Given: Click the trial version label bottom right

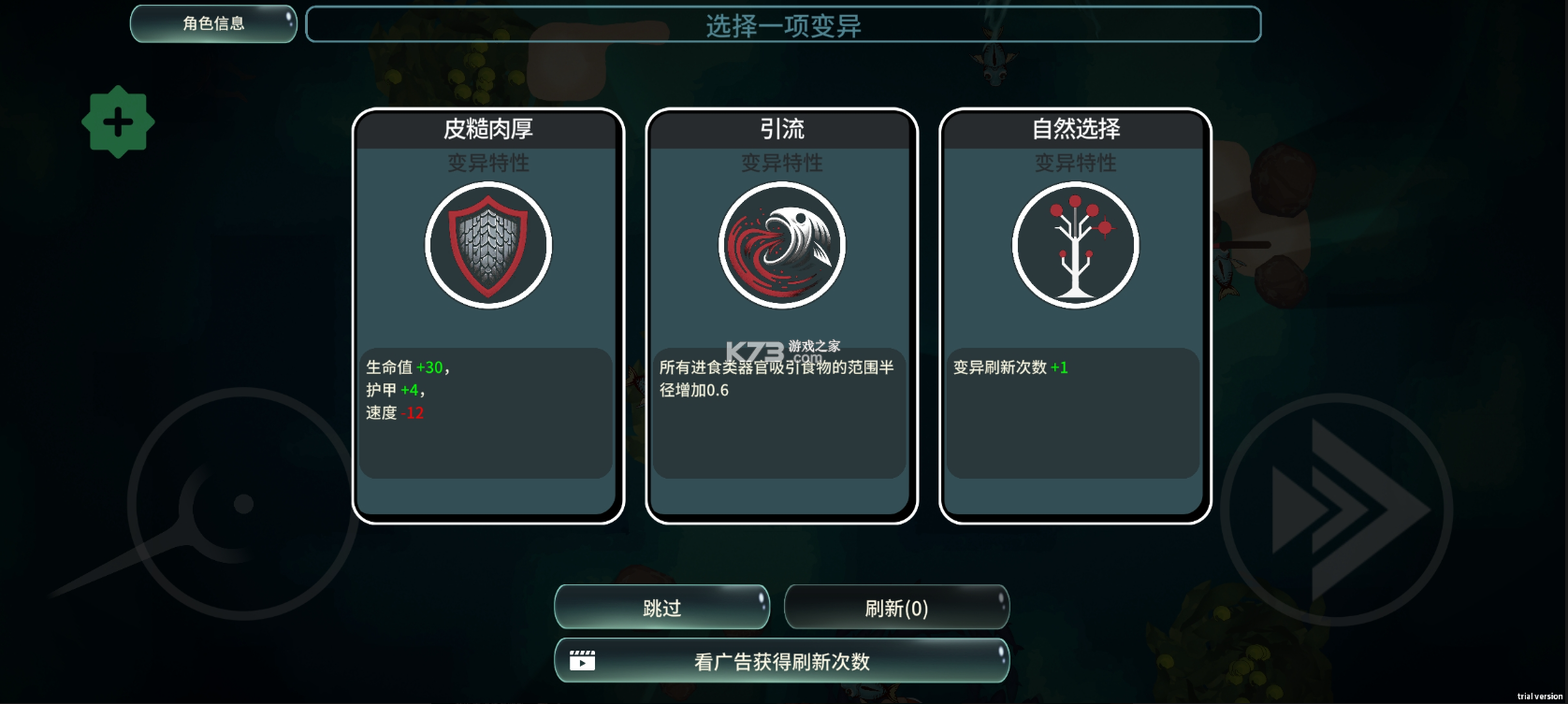Looking at the screenshot, I should pyautogui.click(x=1539, y=696).
